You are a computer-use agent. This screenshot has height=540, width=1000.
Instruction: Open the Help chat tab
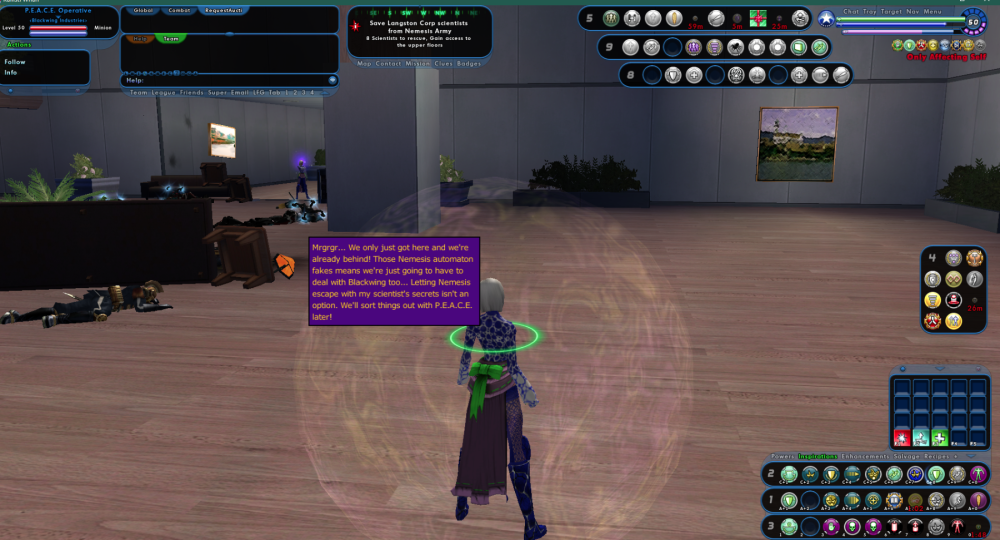140,39
